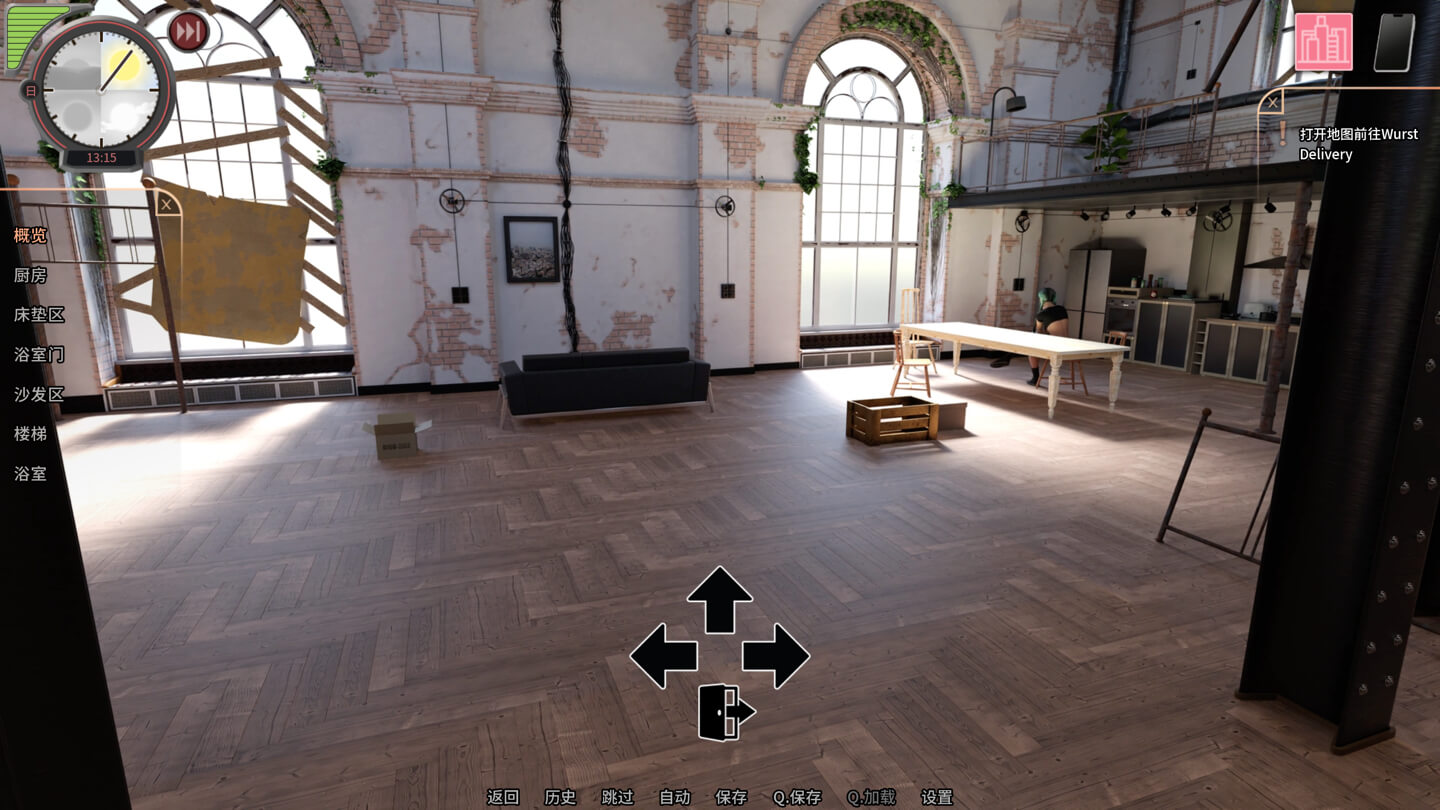Select the 浴室门 location entry

coord(39,354)
